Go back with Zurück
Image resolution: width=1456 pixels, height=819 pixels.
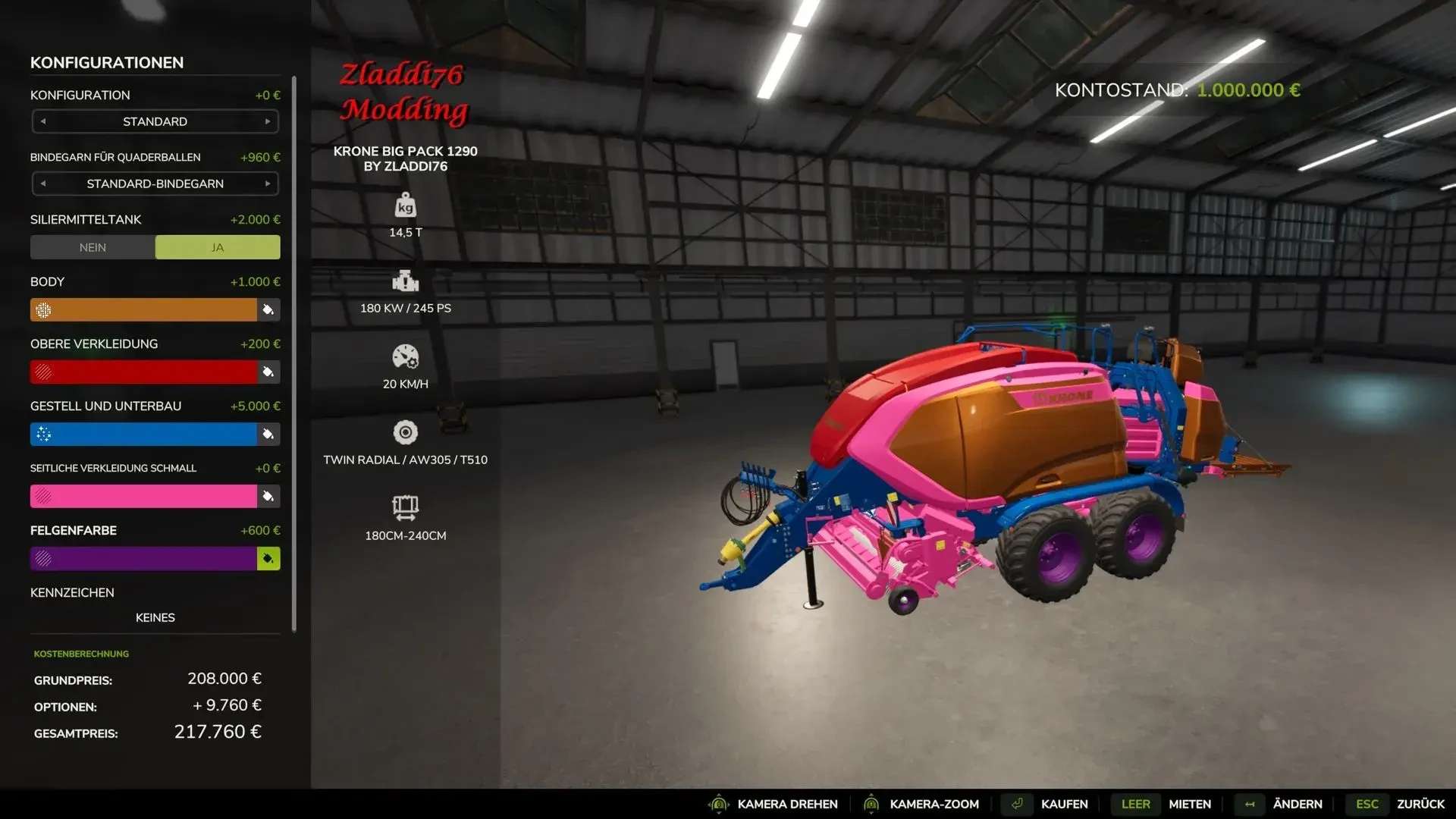pos(1420,804)
